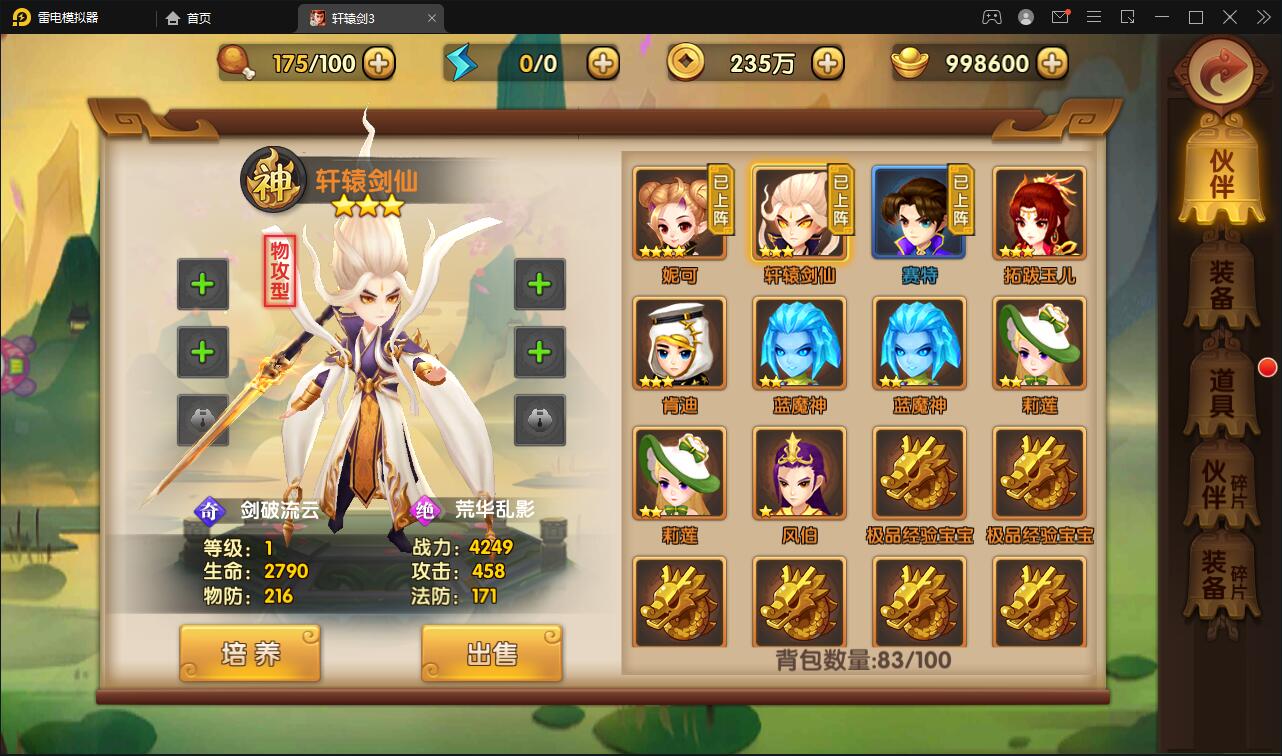Click the locked equipment slot on the left
The height and width of the screenshot is (756, 1282).
pos(203,417)
